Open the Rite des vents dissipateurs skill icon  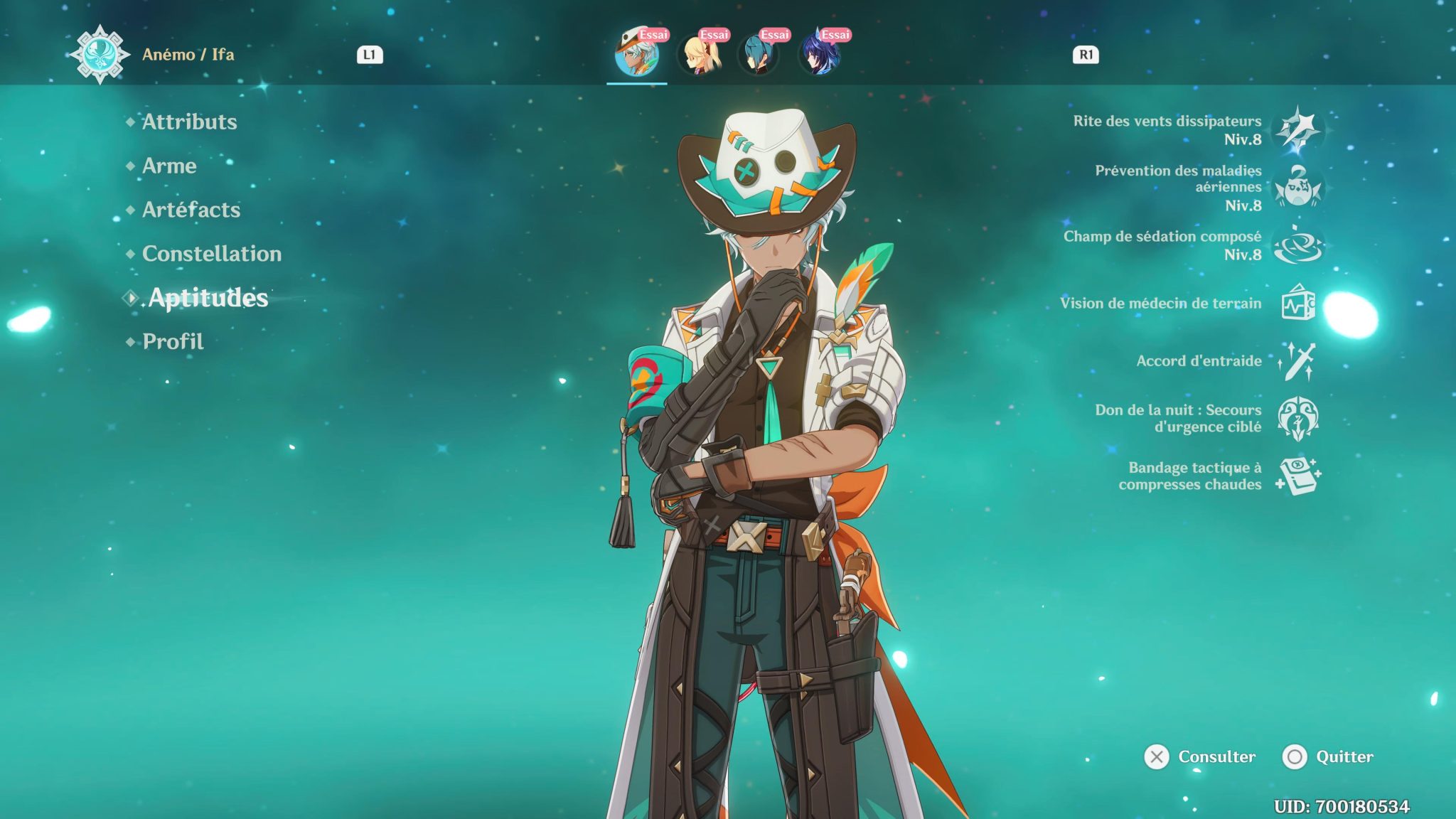coord(1300,131)
